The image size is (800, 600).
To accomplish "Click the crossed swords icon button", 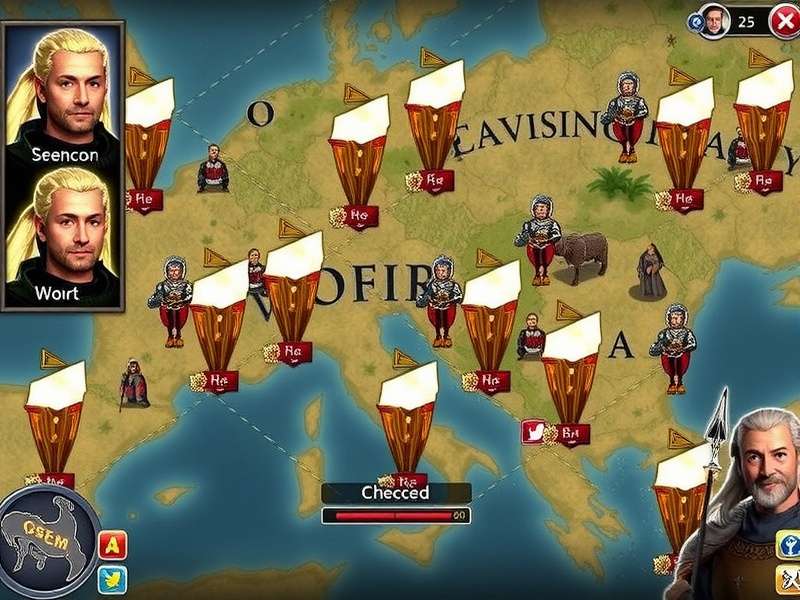I will point(788,580).
